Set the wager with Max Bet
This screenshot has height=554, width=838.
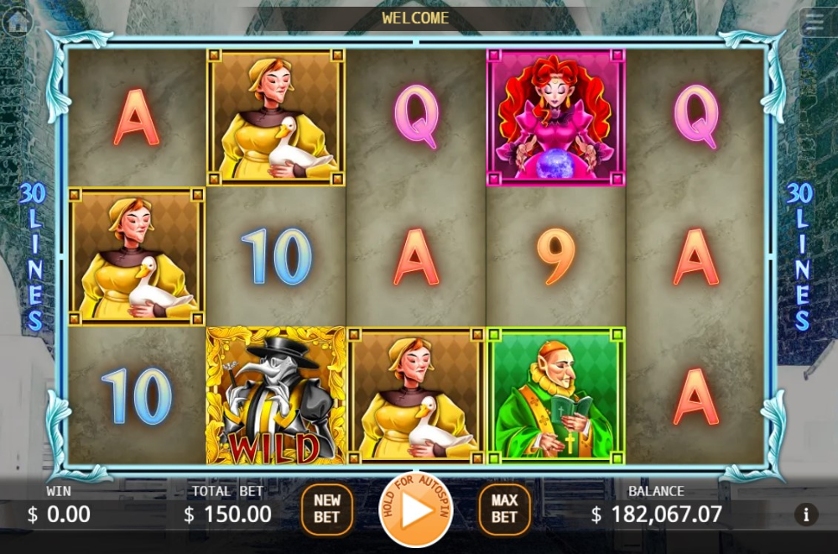pyautogui.click(x=504, y=509)
